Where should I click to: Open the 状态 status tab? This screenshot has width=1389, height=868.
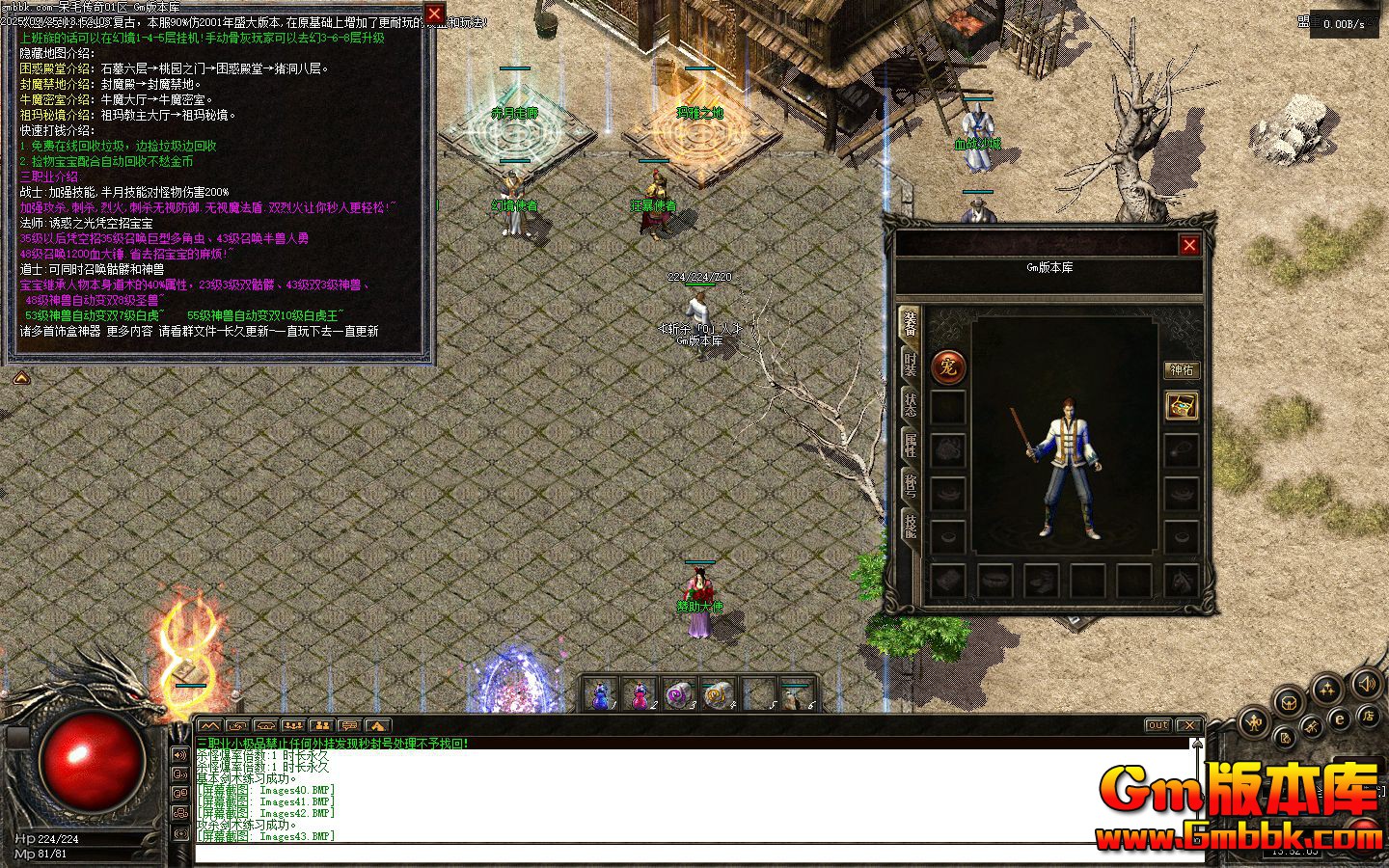click(910, 405)
